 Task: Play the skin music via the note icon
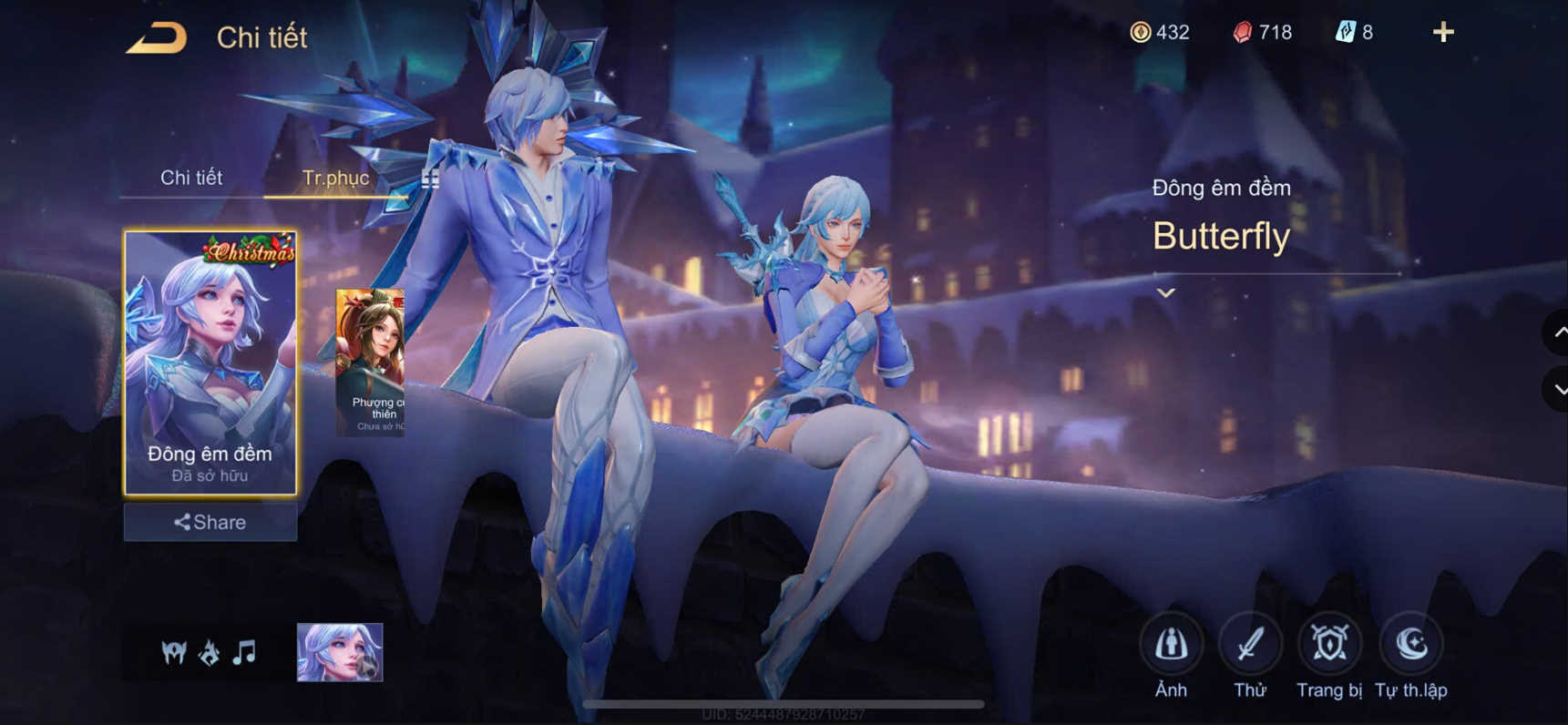[242, 652]
